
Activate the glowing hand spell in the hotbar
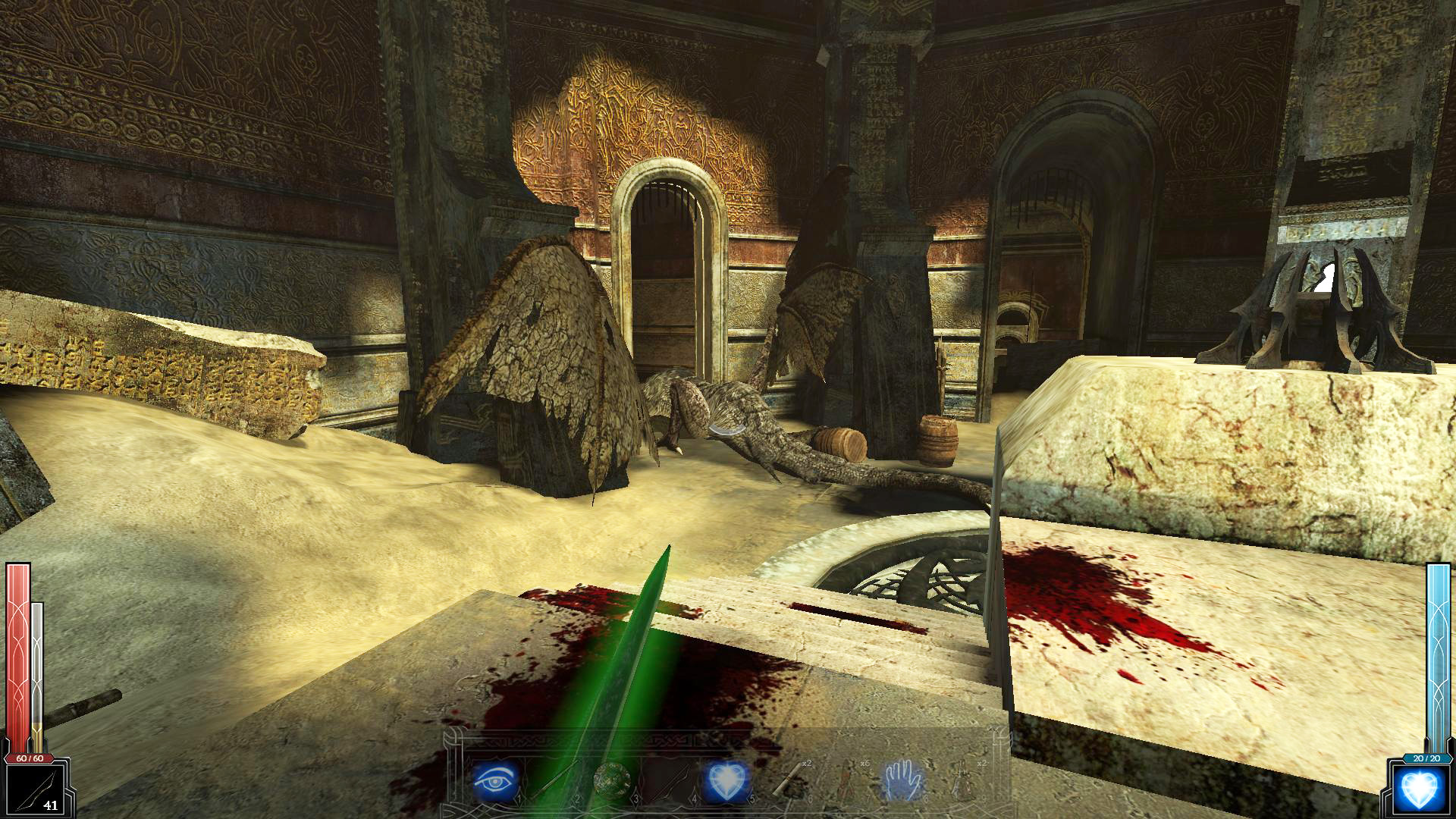coord(902,781)
